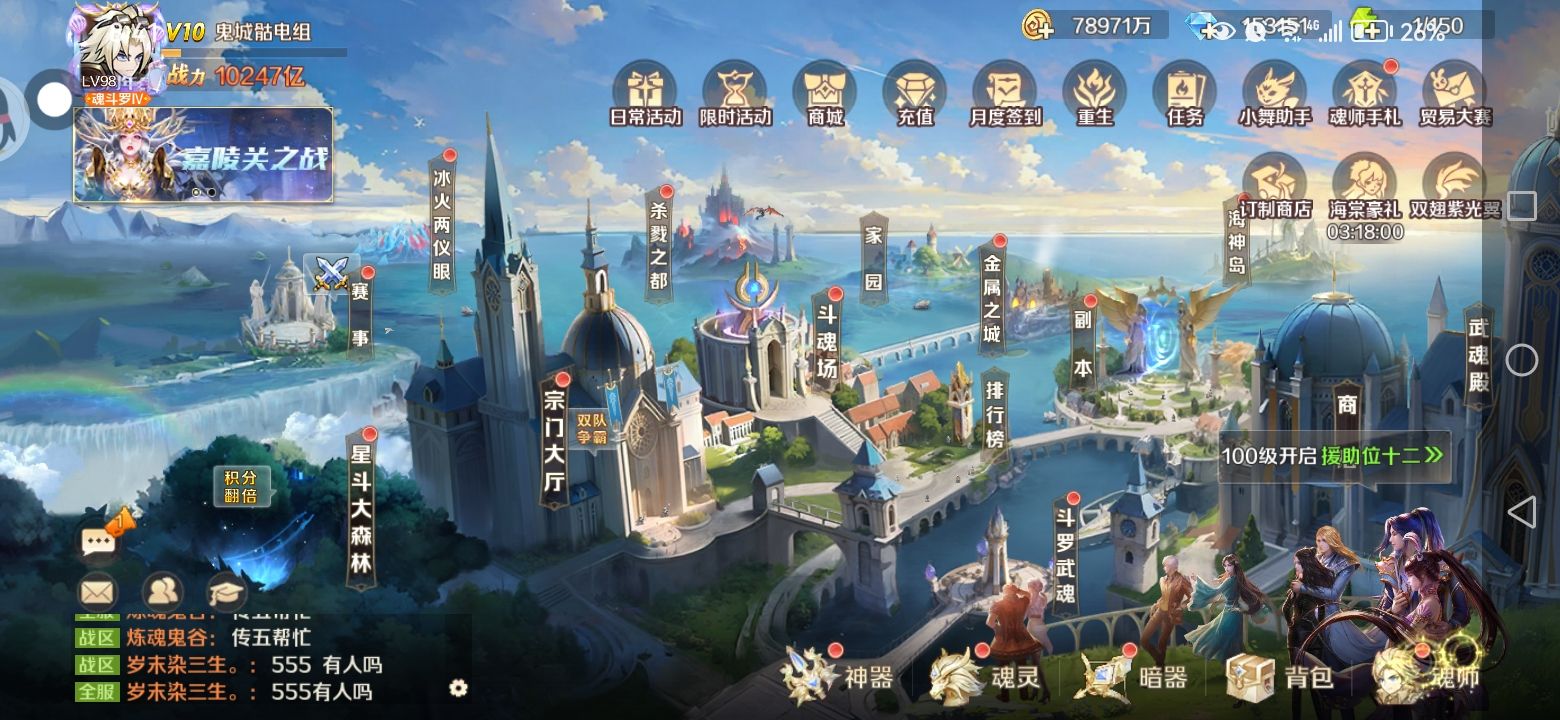
Task: Tap the 嘉陵关之战 event banner
Action: [203, 155]
